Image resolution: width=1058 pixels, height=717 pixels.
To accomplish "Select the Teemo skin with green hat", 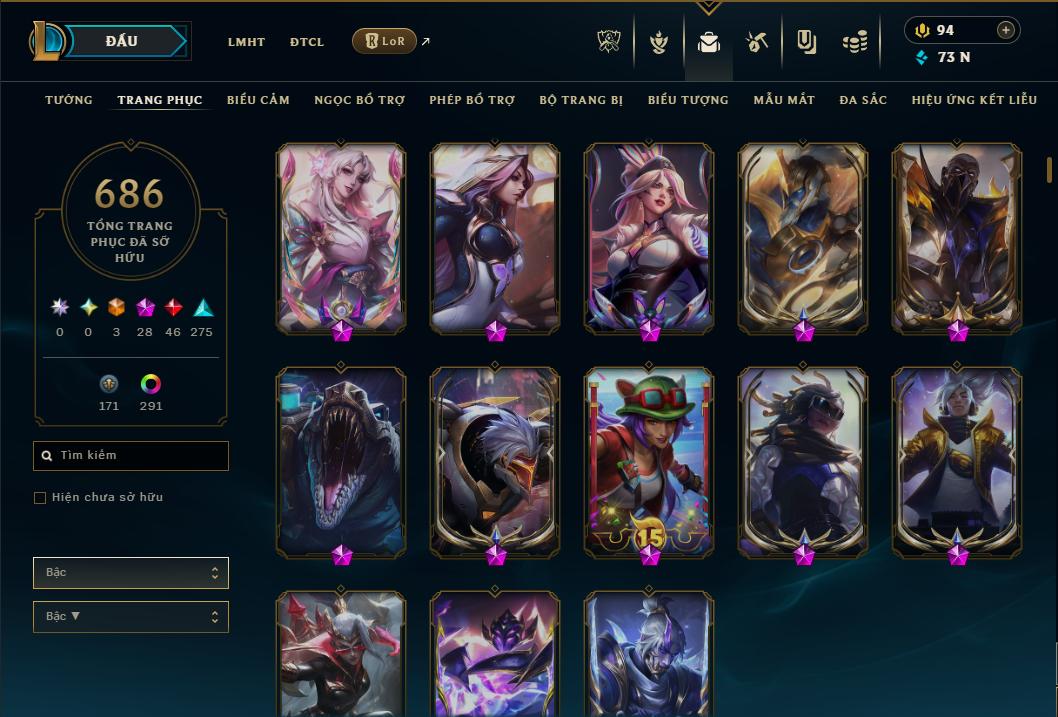I will [649, 460].
